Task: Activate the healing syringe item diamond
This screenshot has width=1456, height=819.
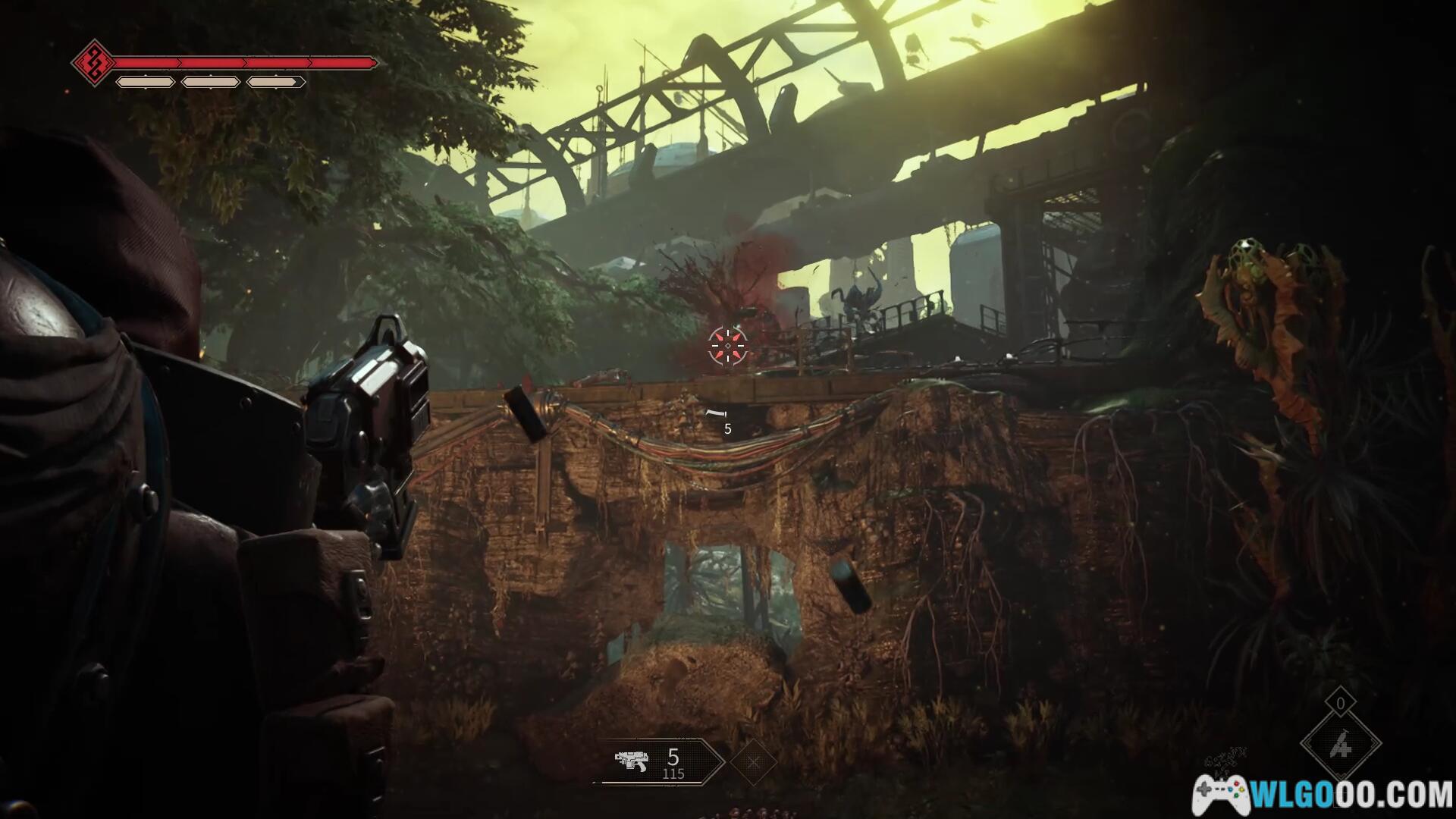Action: 1340,747
